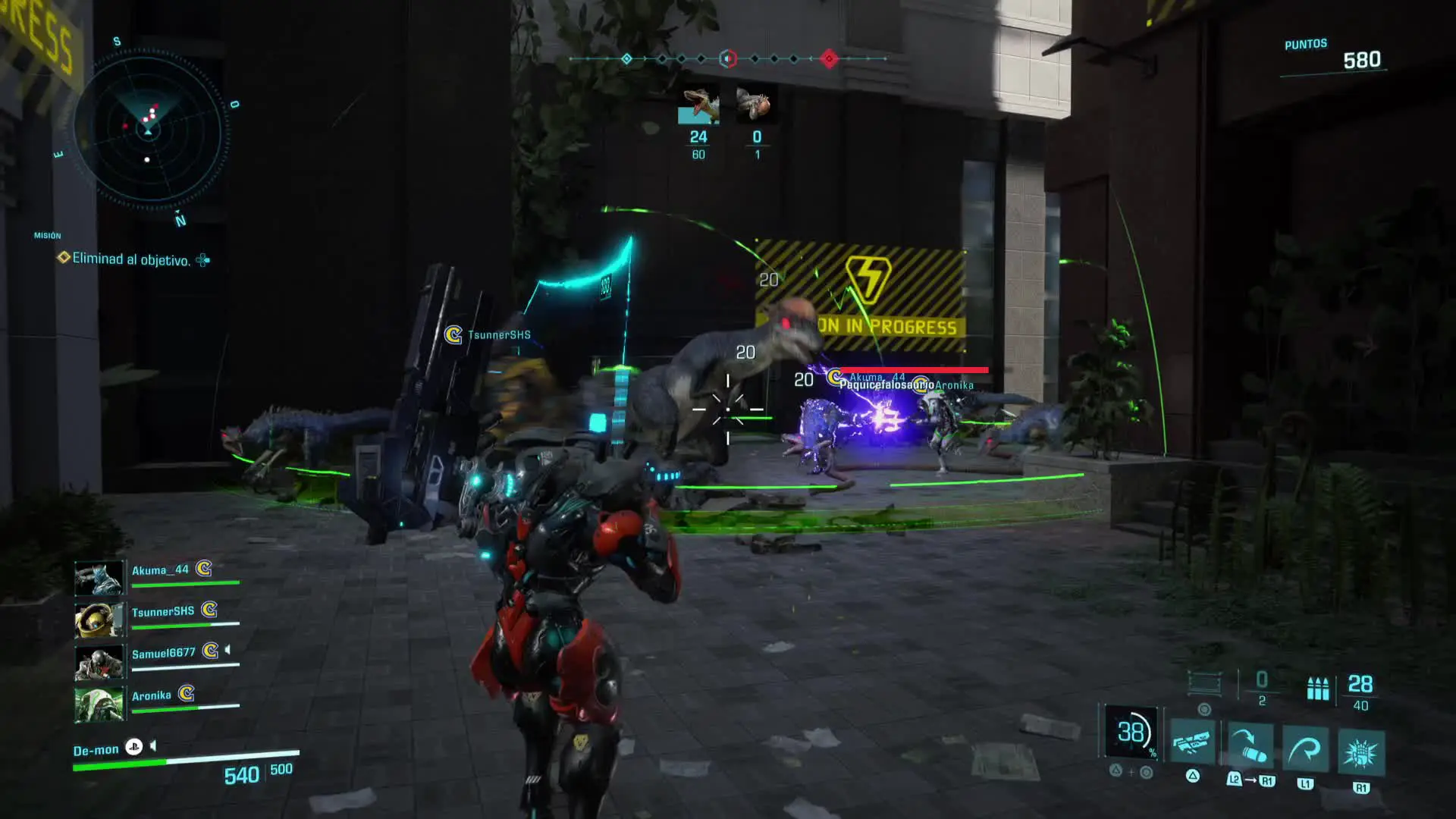1456x819 pixels.
Task: Click the raptor target icon
Action: pos(698,105)
